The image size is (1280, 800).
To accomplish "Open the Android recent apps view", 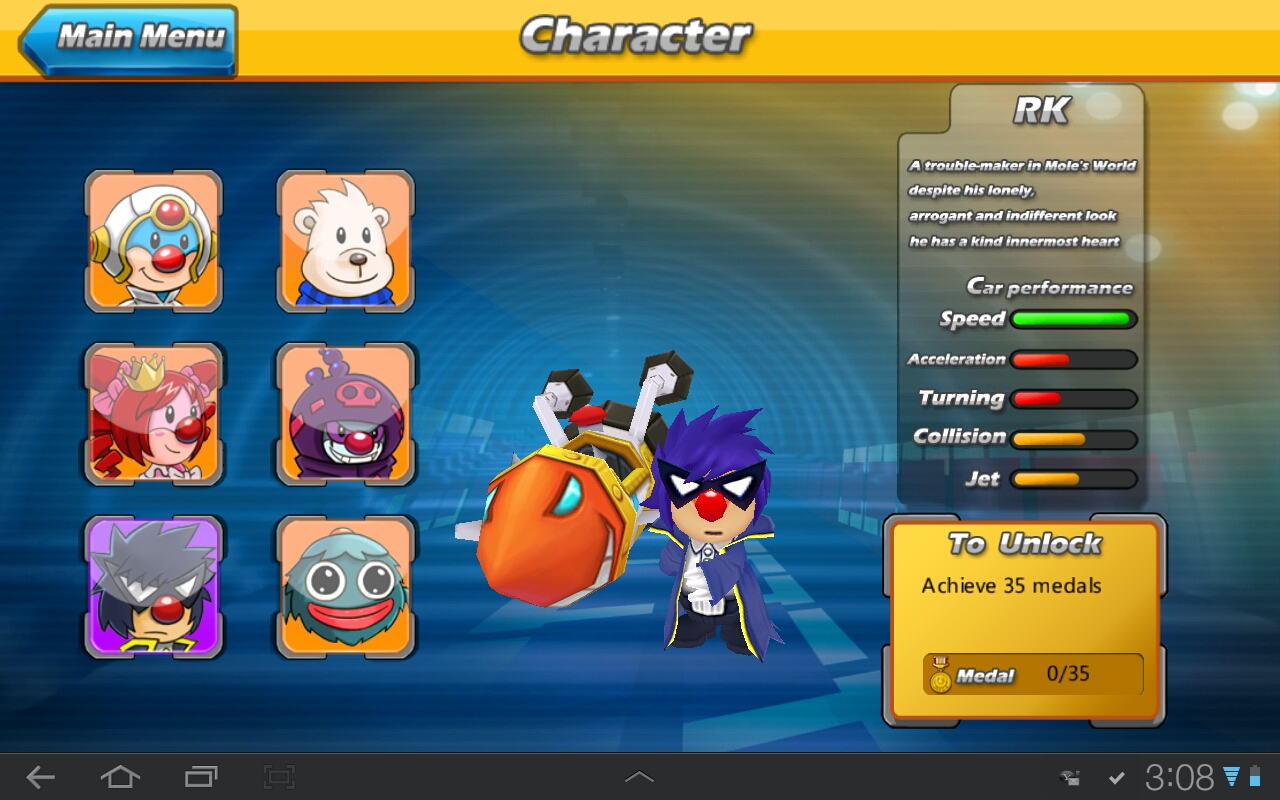I will point(201,777).
